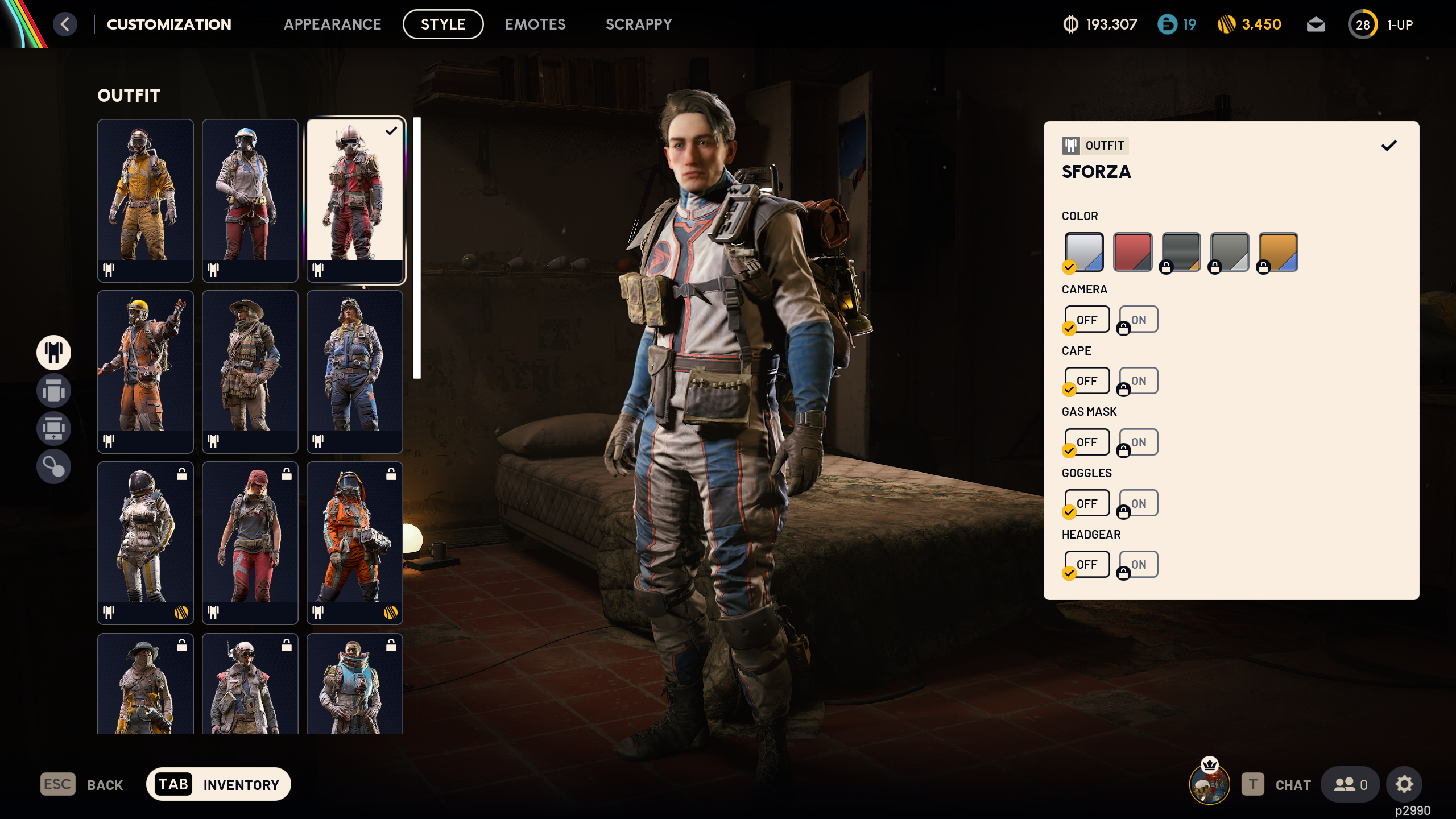
Task: Open the Backpack customization sidebar icon
Action: click(53, 391)
